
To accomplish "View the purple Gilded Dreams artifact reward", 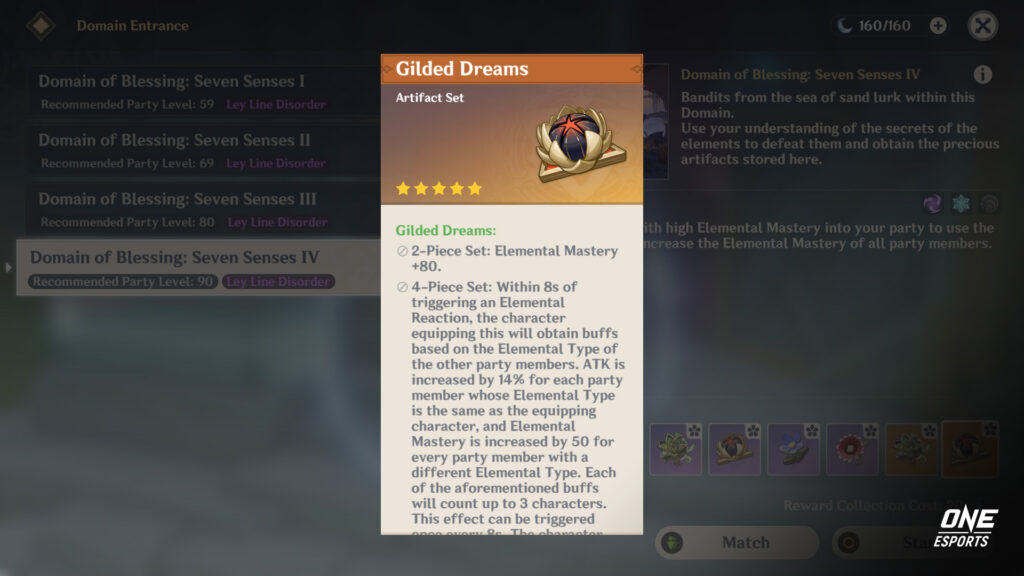I will click(735, 449).
